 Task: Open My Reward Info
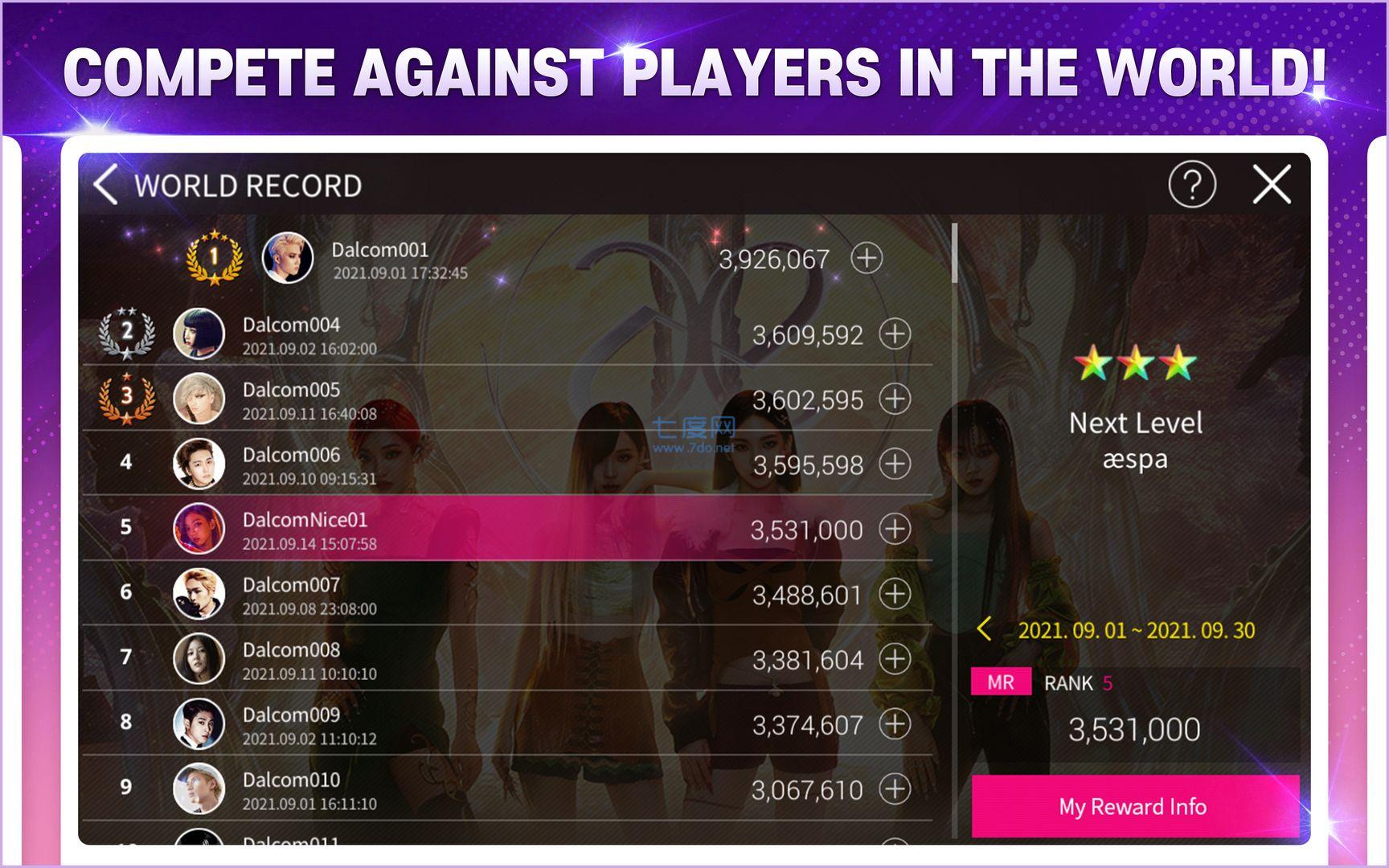(1134, 807)
